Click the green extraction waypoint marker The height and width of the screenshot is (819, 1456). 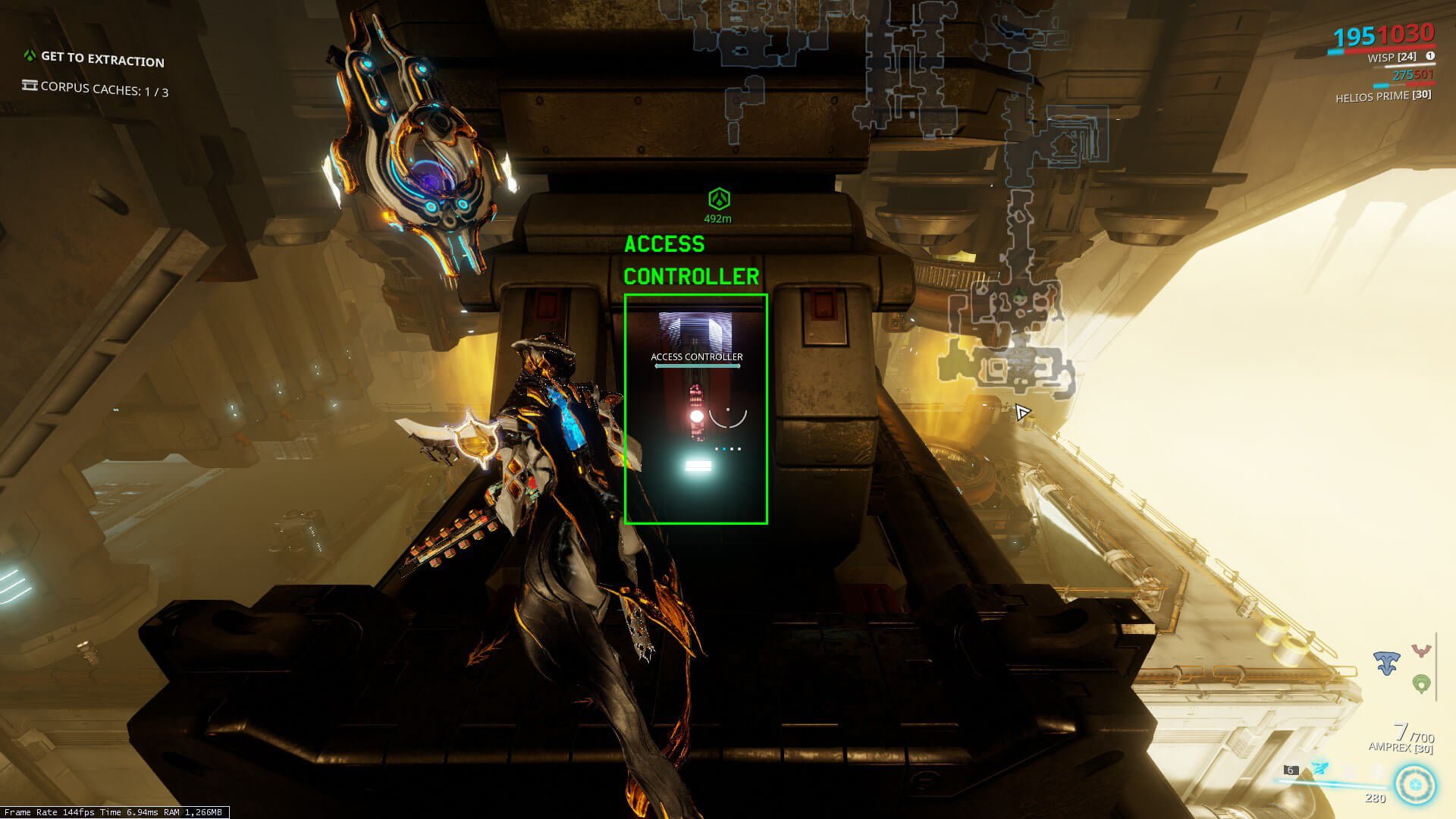point(718,199)
